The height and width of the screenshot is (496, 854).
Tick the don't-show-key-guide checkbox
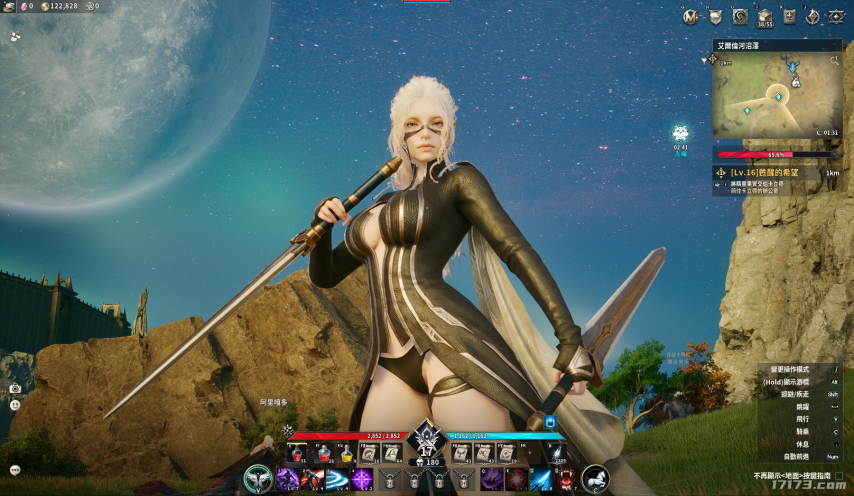838,476
